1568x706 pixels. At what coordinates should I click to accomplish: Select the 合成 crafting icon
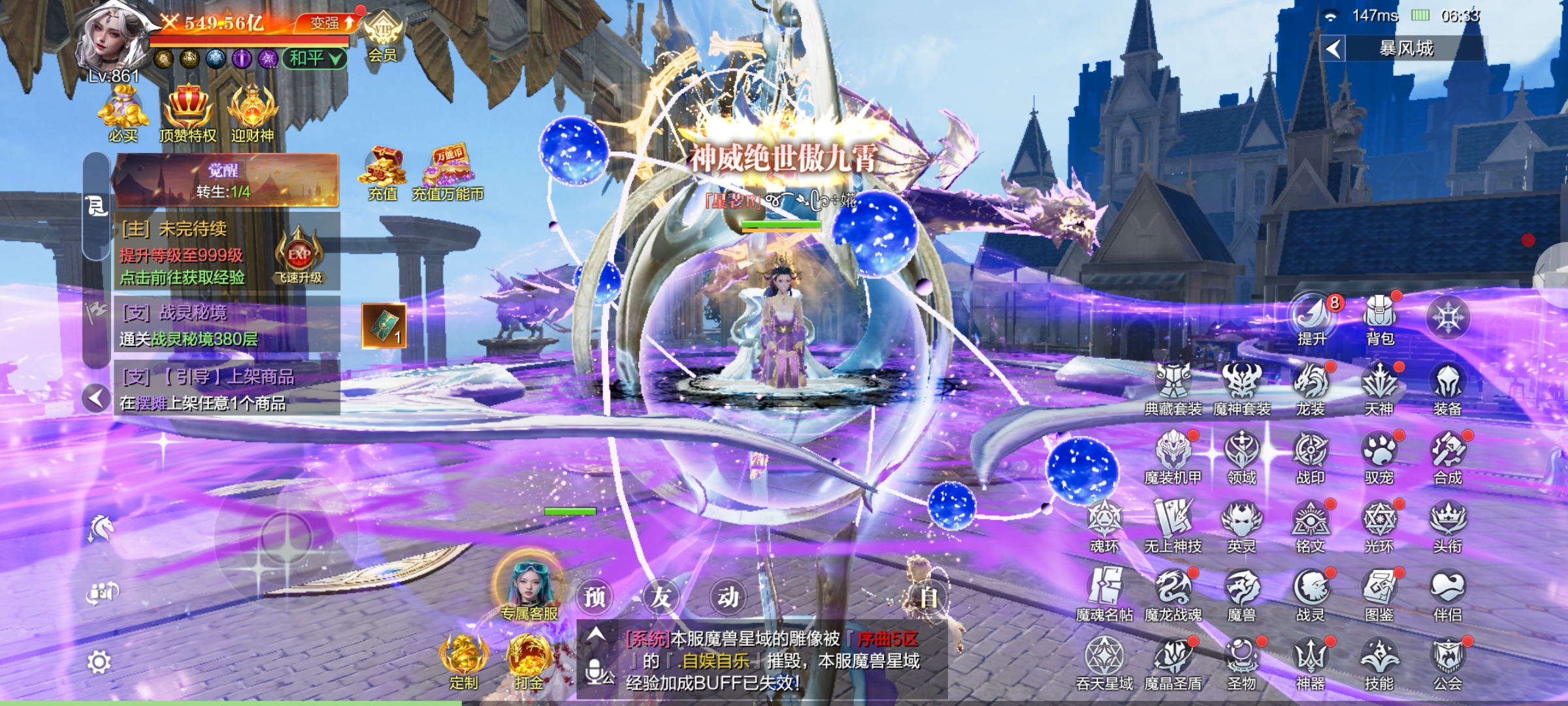click(1447, 456)
